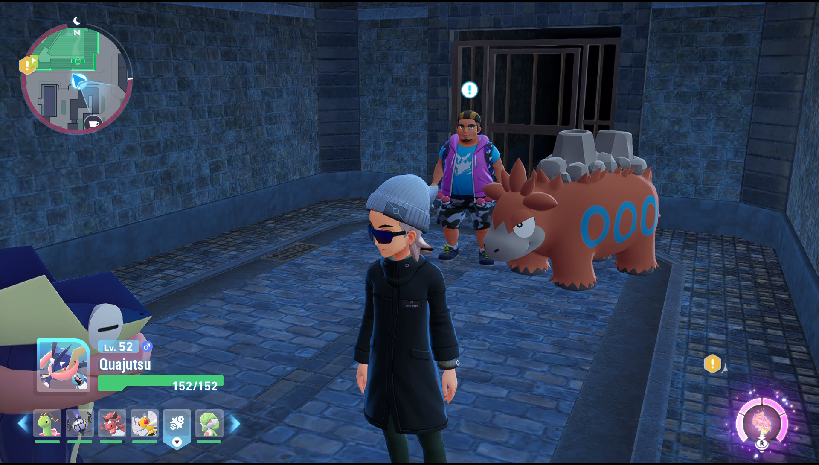The height and width of the screenshot is (465, 819).
Task: Choose the dark purple Pokémon party slot
Action: pos(80,424)
